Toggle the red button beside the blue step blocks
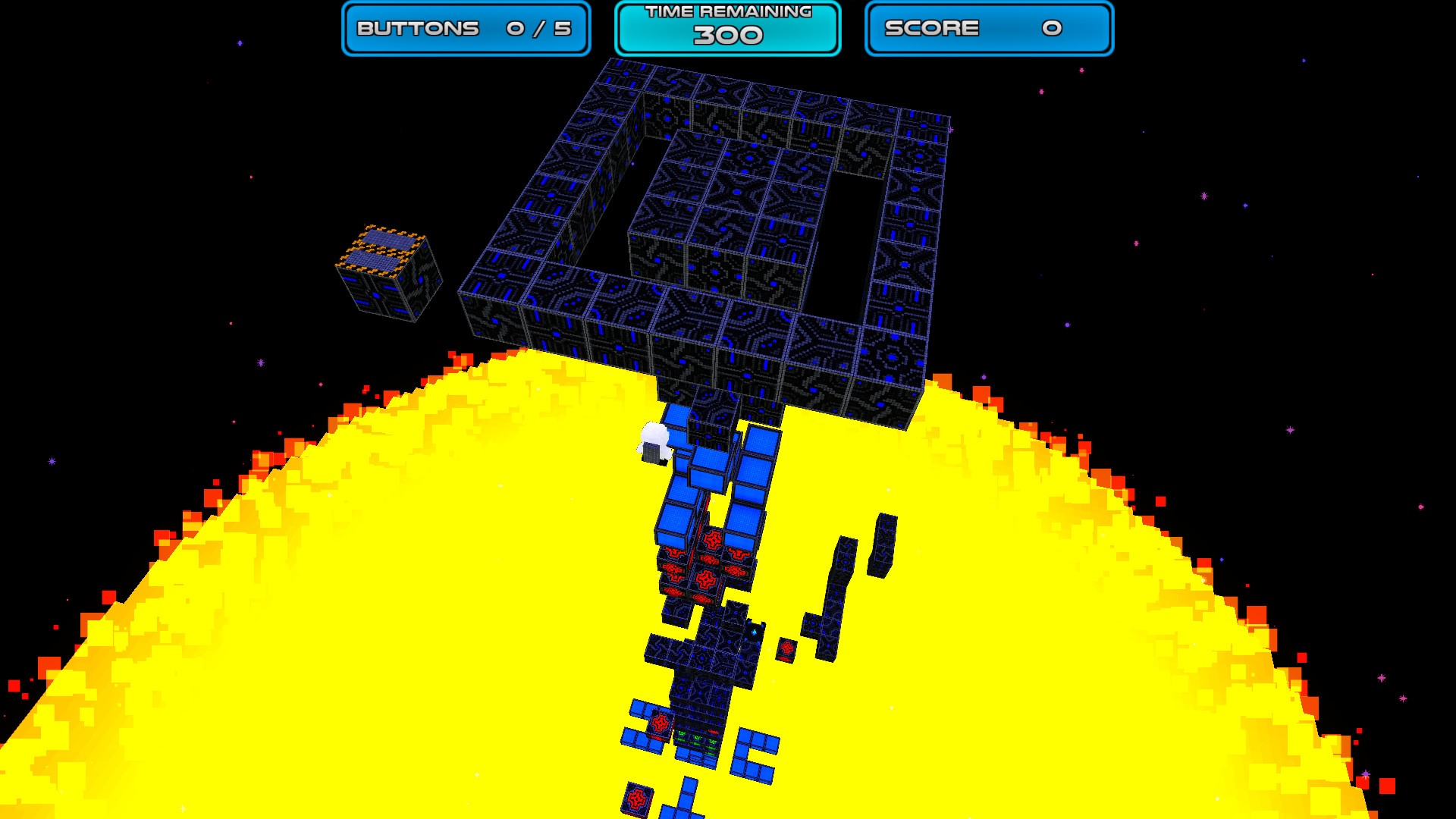This screenshot has width=1456, height=819. [661, 723]
